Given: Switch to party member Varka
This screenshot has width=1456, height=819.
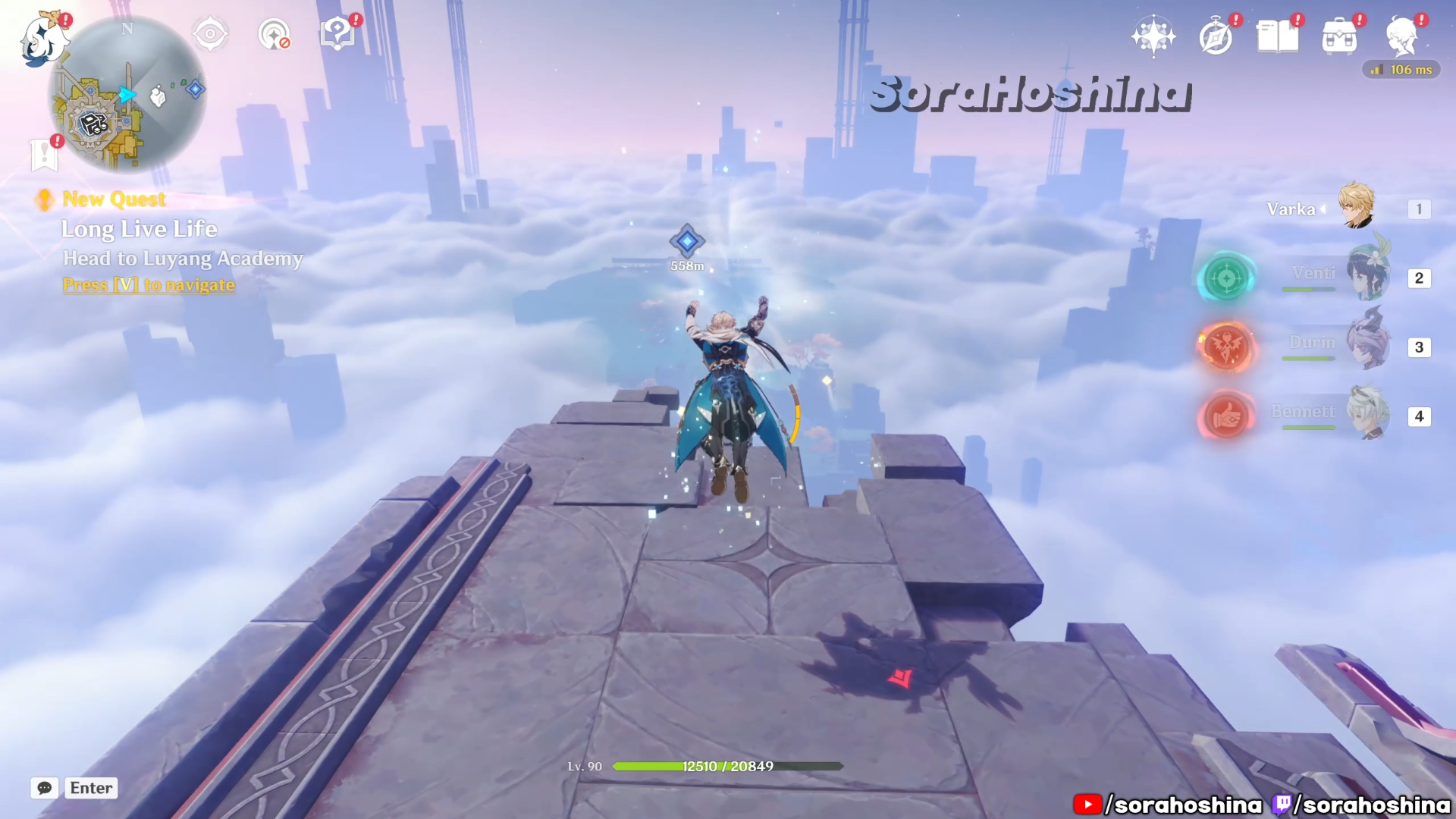Looking at the screenshot, I should click(x=1357, y=207).
